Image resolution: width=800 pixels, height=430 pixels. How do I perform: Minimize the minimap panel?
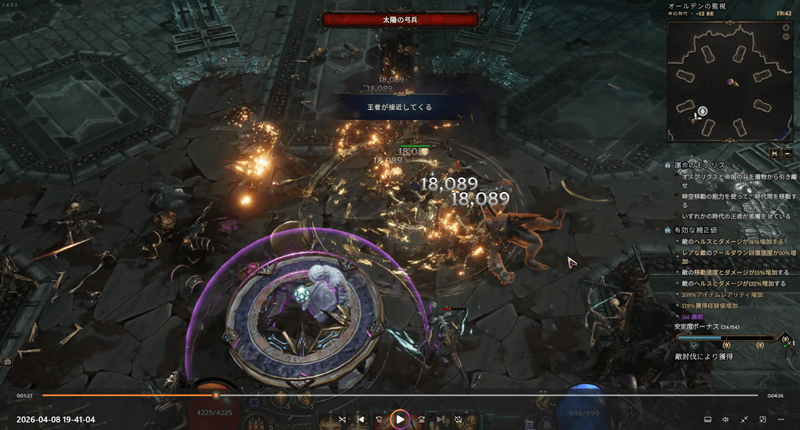pos(789,153)
